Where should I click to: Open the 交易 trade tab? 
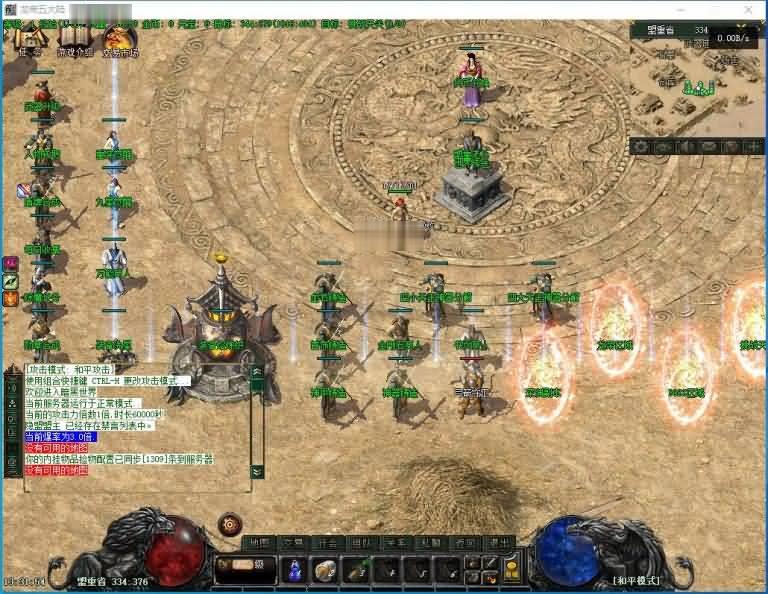(x=292, y=543)
